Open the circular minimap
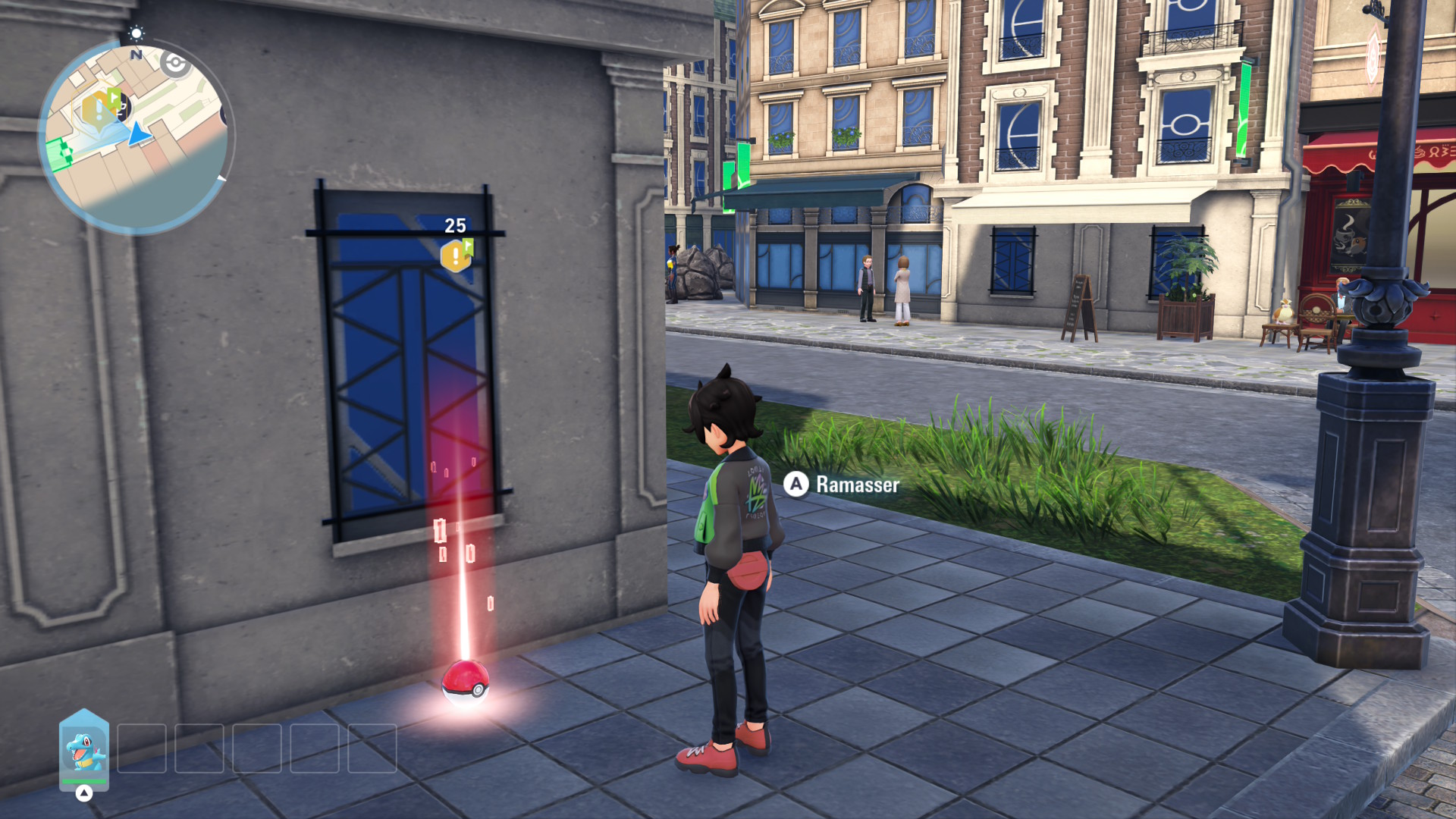This screenshot has width=1456, height=819. pos(135,136)
